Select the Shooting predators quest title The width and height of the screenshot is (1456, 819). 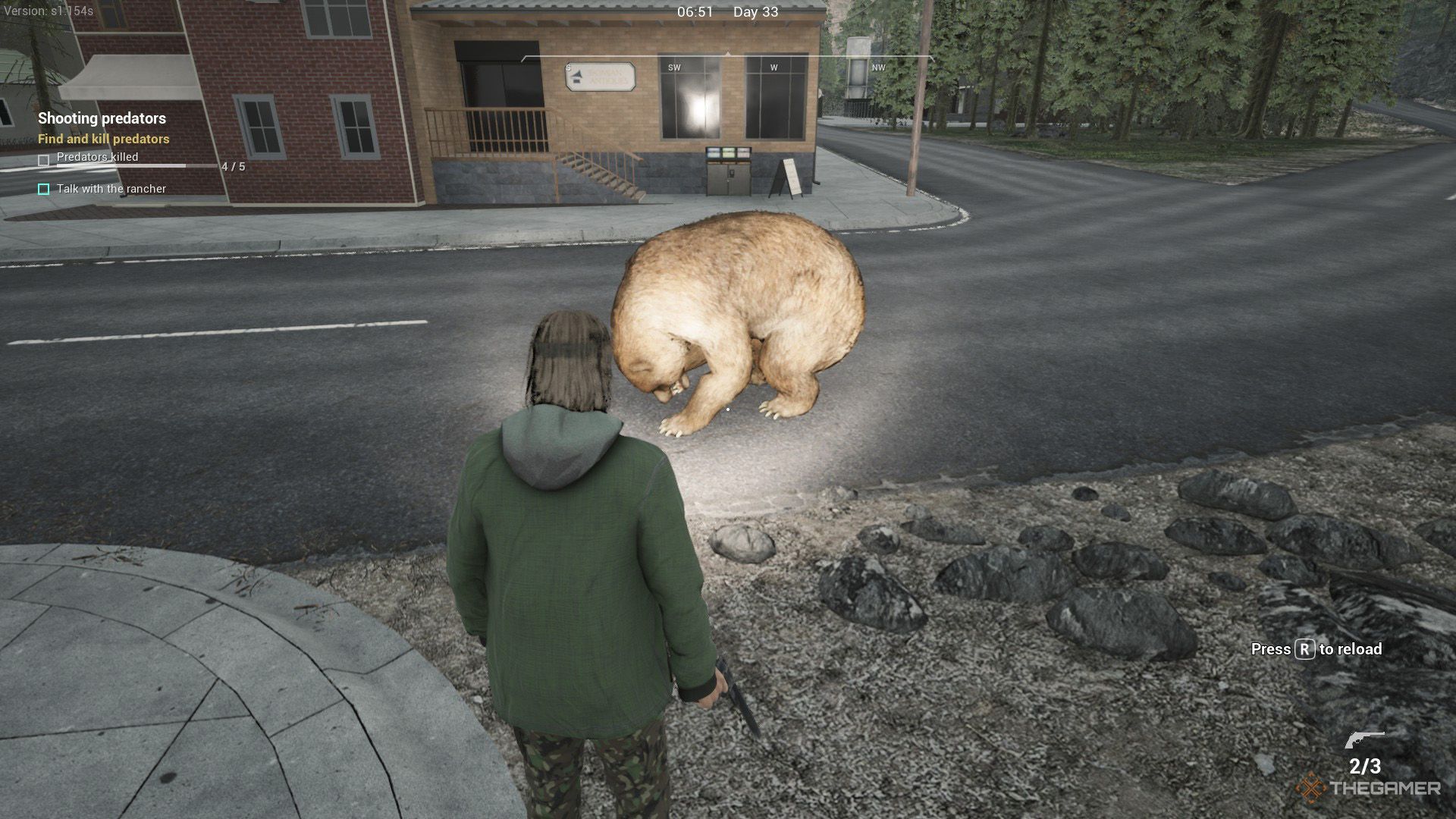tap(102, 119)
